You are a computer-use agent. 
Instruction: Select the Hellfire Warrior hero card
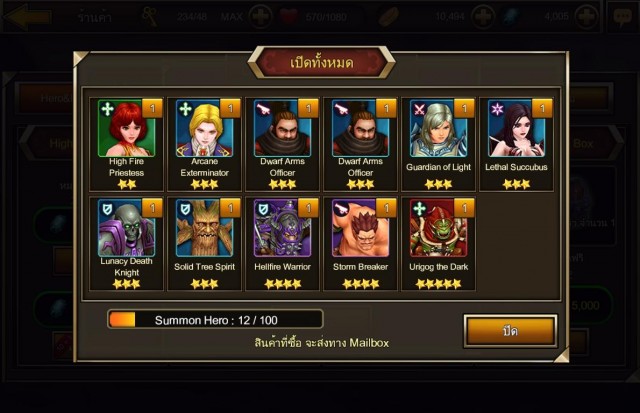click(282, 229)
